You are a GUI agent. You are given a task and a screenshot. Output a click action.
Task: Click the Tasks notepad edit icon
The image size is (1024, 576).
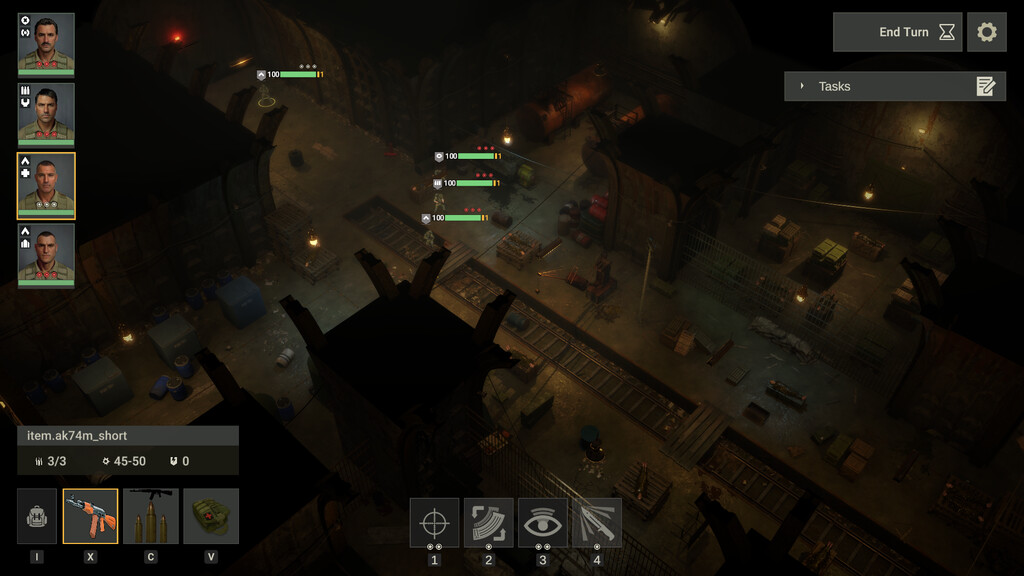coord(986,86)
